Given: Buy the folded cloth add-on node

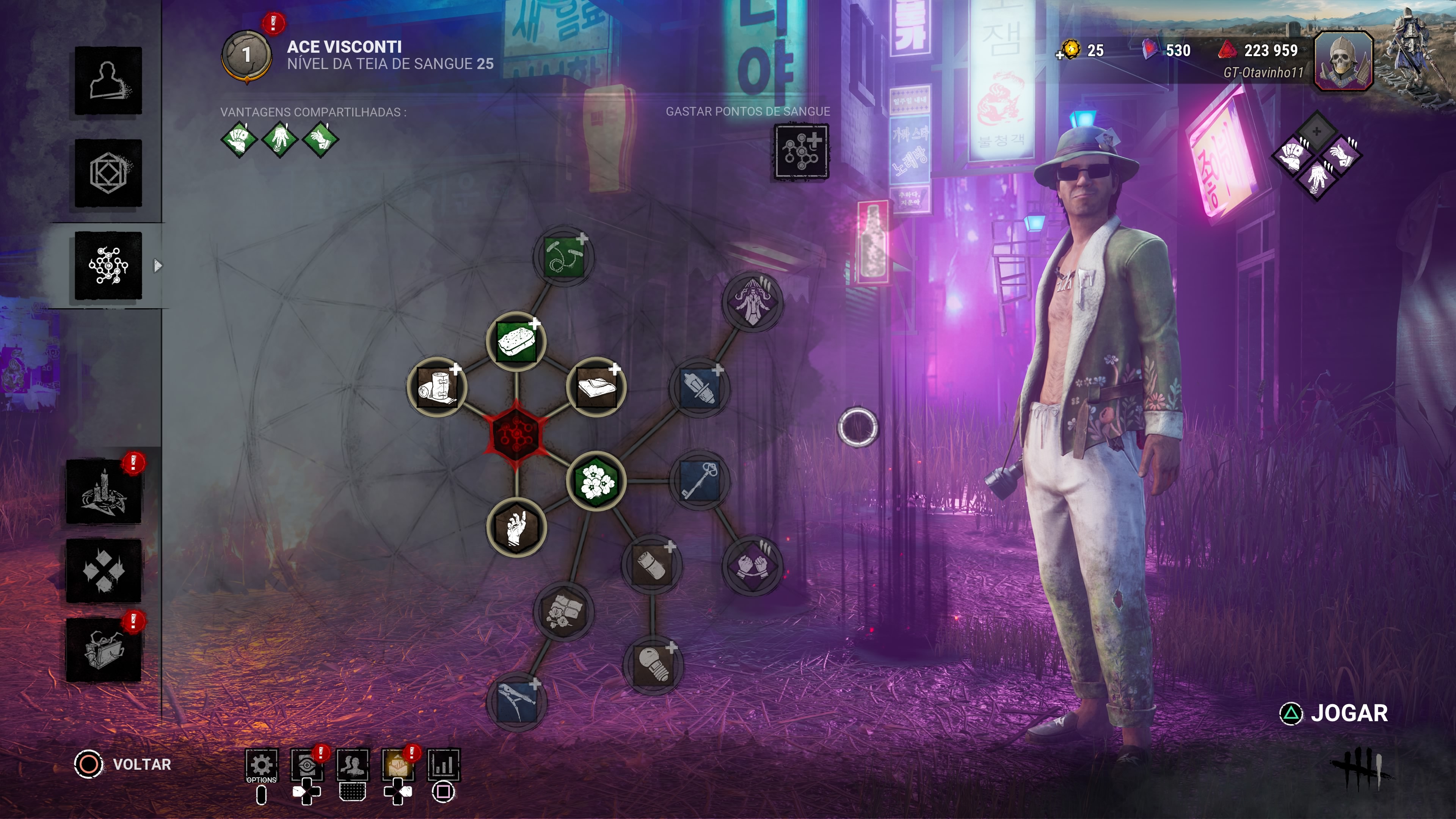Looking at the screenshot, I should (x=596, y=387).
